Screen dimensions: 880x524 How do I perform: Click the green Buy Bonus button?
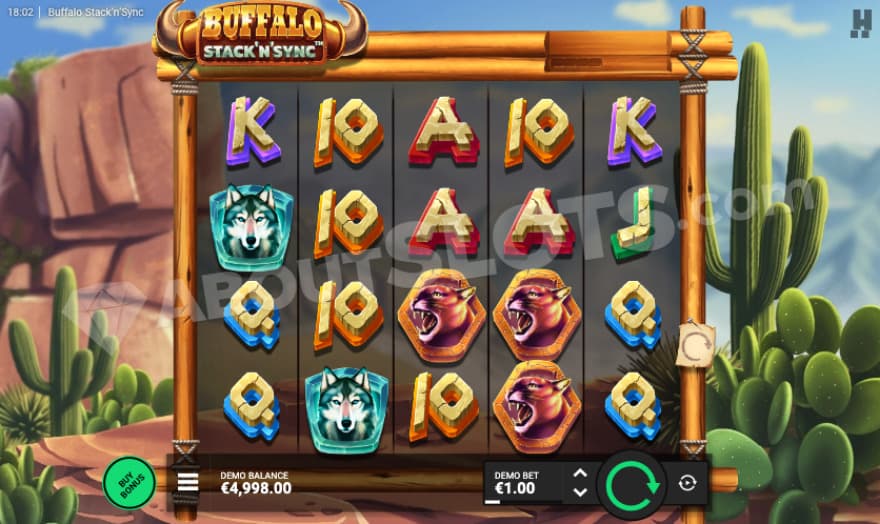[128, 482]
